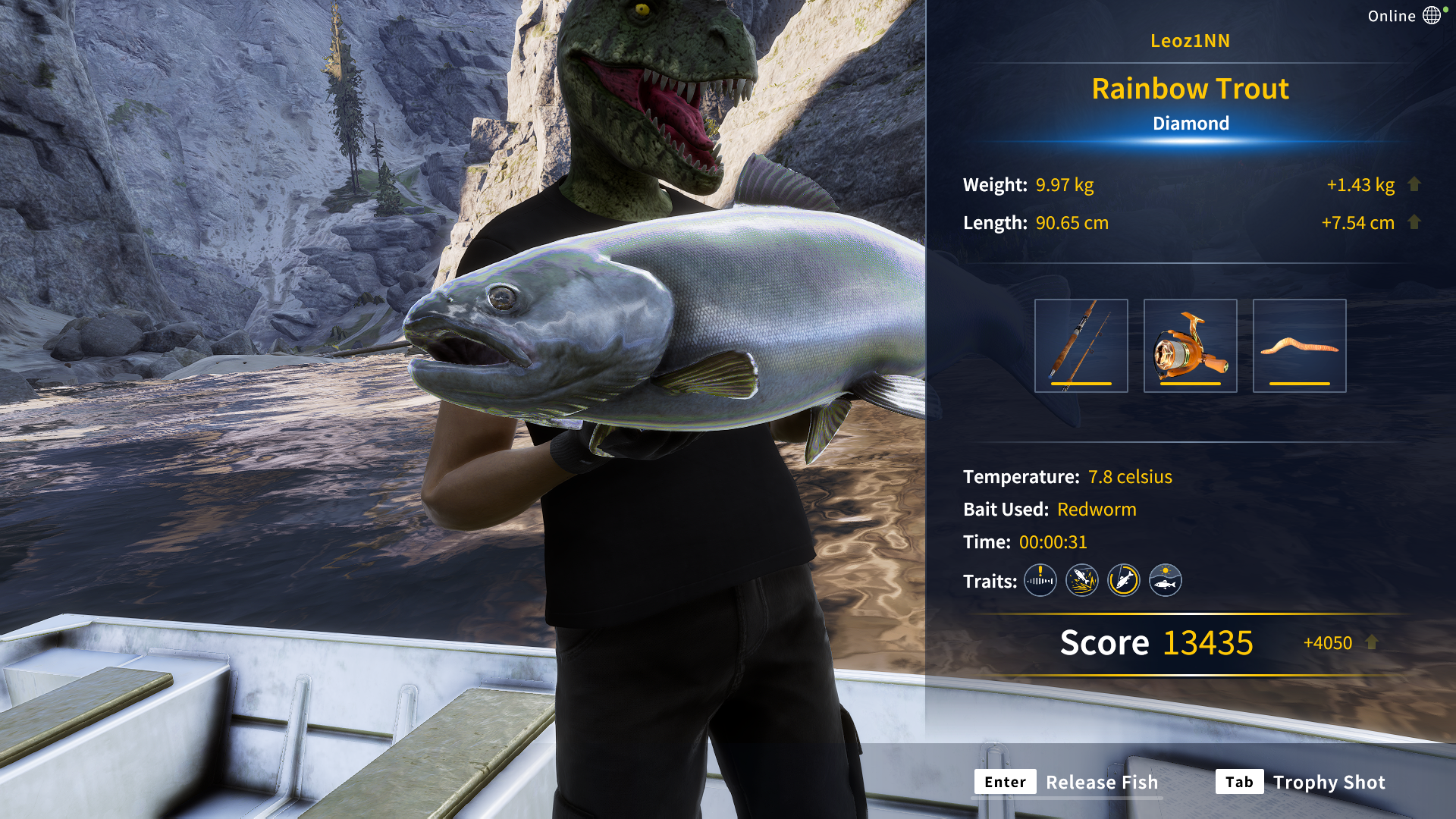The width and height of the screenshot is (1456, 819).
Task: Select the Redworm bait thumbnail
Action: 1299,345
